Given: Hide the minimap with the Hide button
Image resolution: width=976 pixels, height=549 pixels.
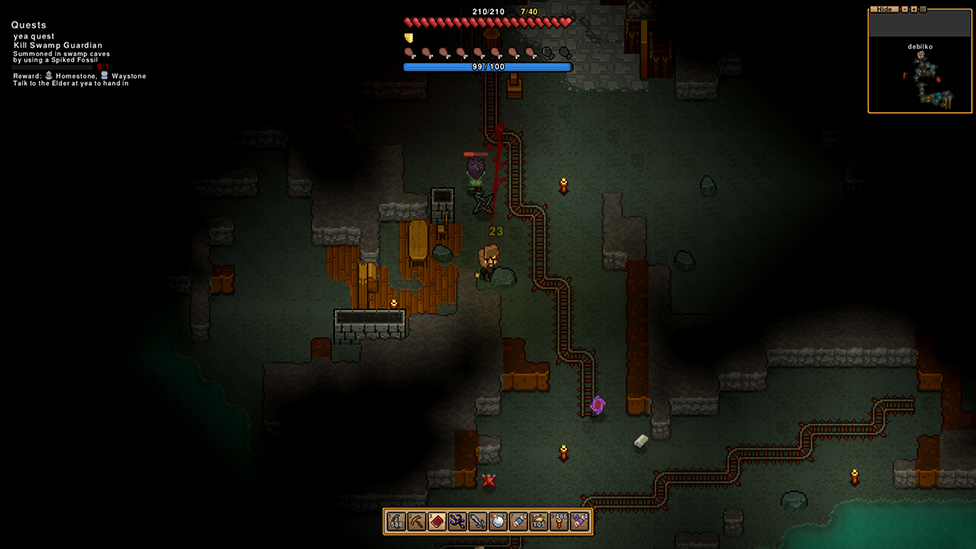Looking at the screenshot, I should coord(882,9).
